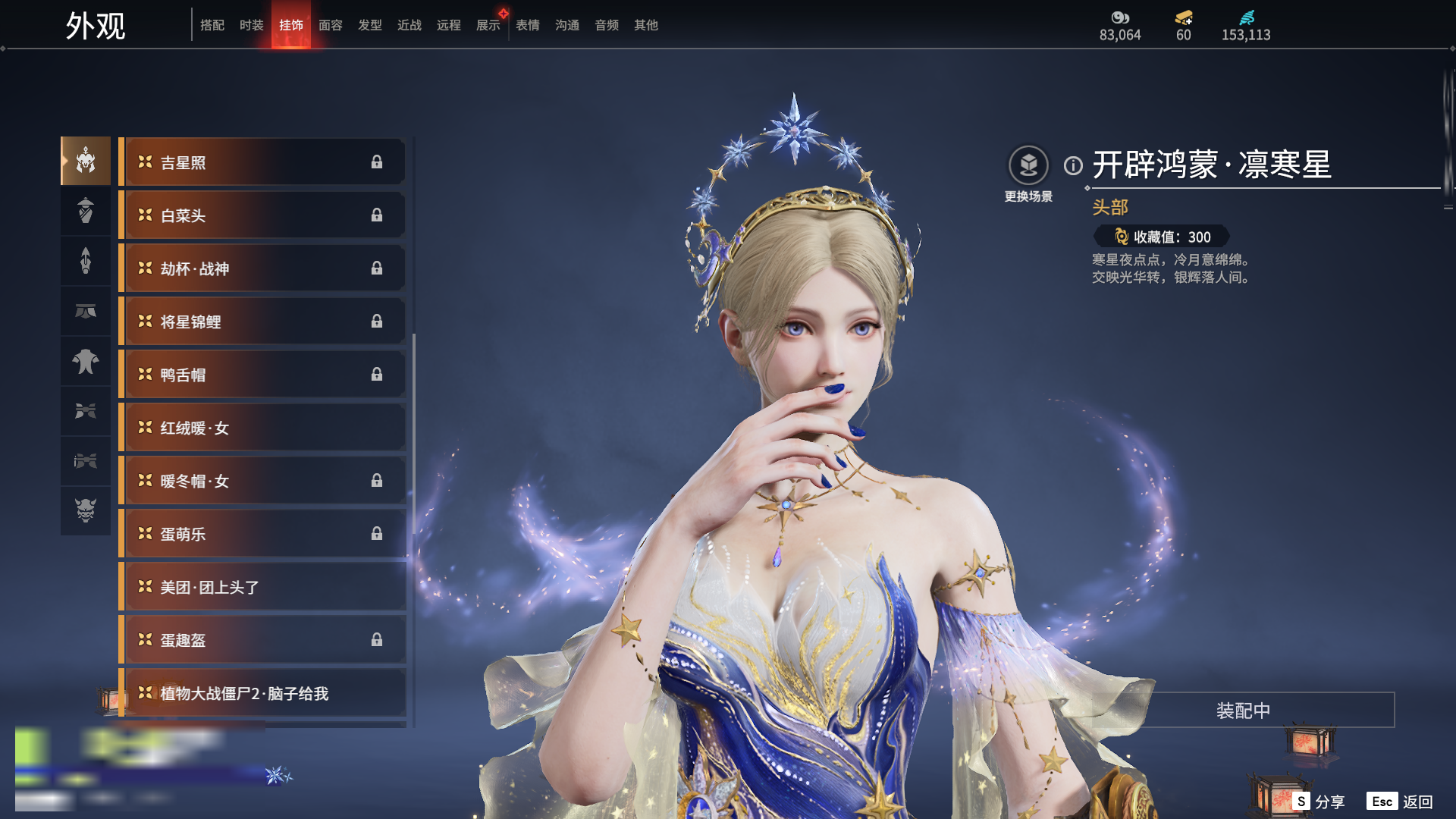Select the 面容 tab

330,25
